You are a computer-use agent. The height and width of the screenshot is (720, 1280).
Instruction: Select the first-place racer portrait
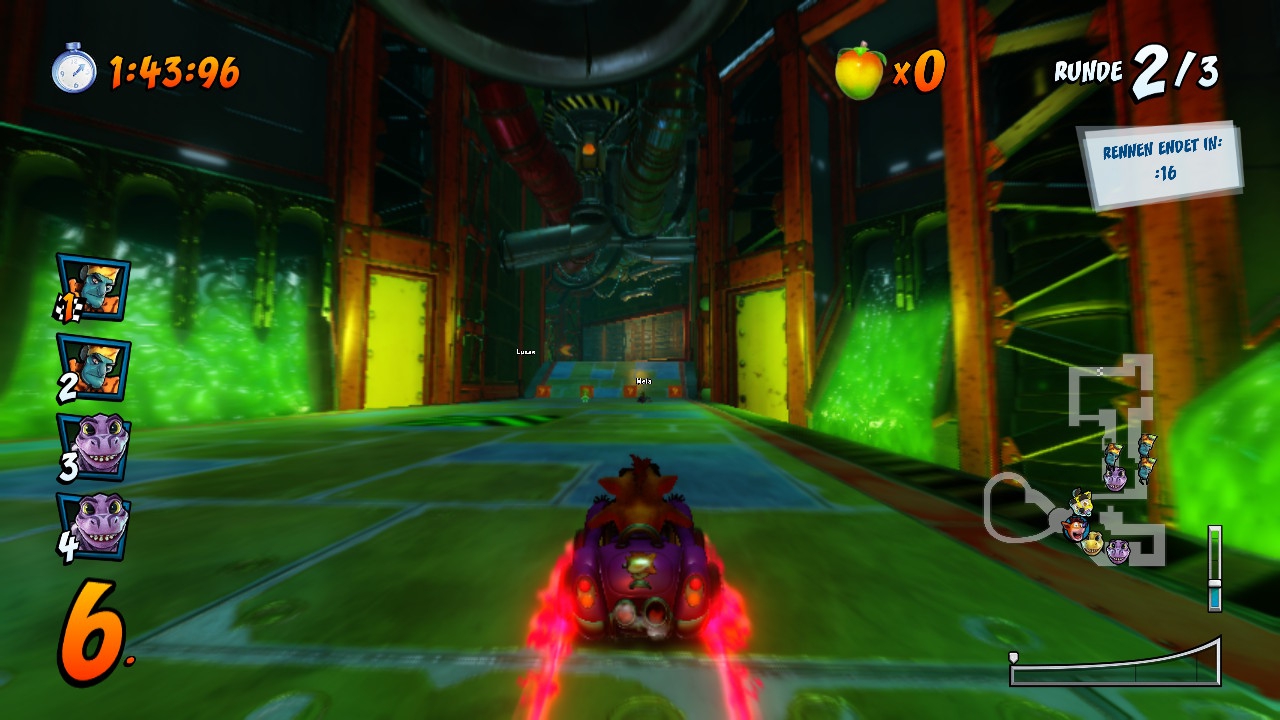coord(95,287)
